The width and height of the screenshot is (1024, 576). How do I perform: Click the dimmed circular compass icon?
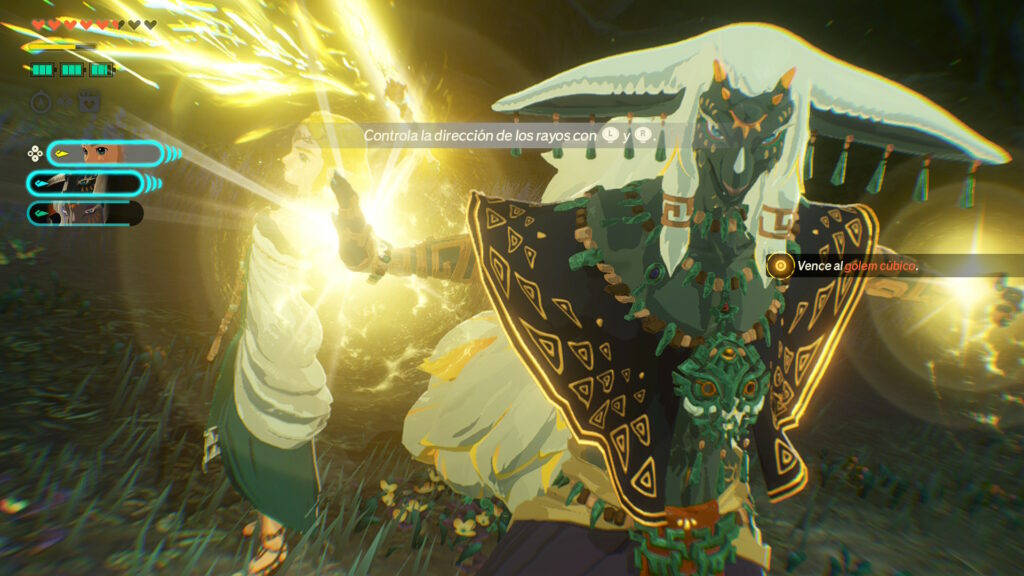(x=41, y=102)
